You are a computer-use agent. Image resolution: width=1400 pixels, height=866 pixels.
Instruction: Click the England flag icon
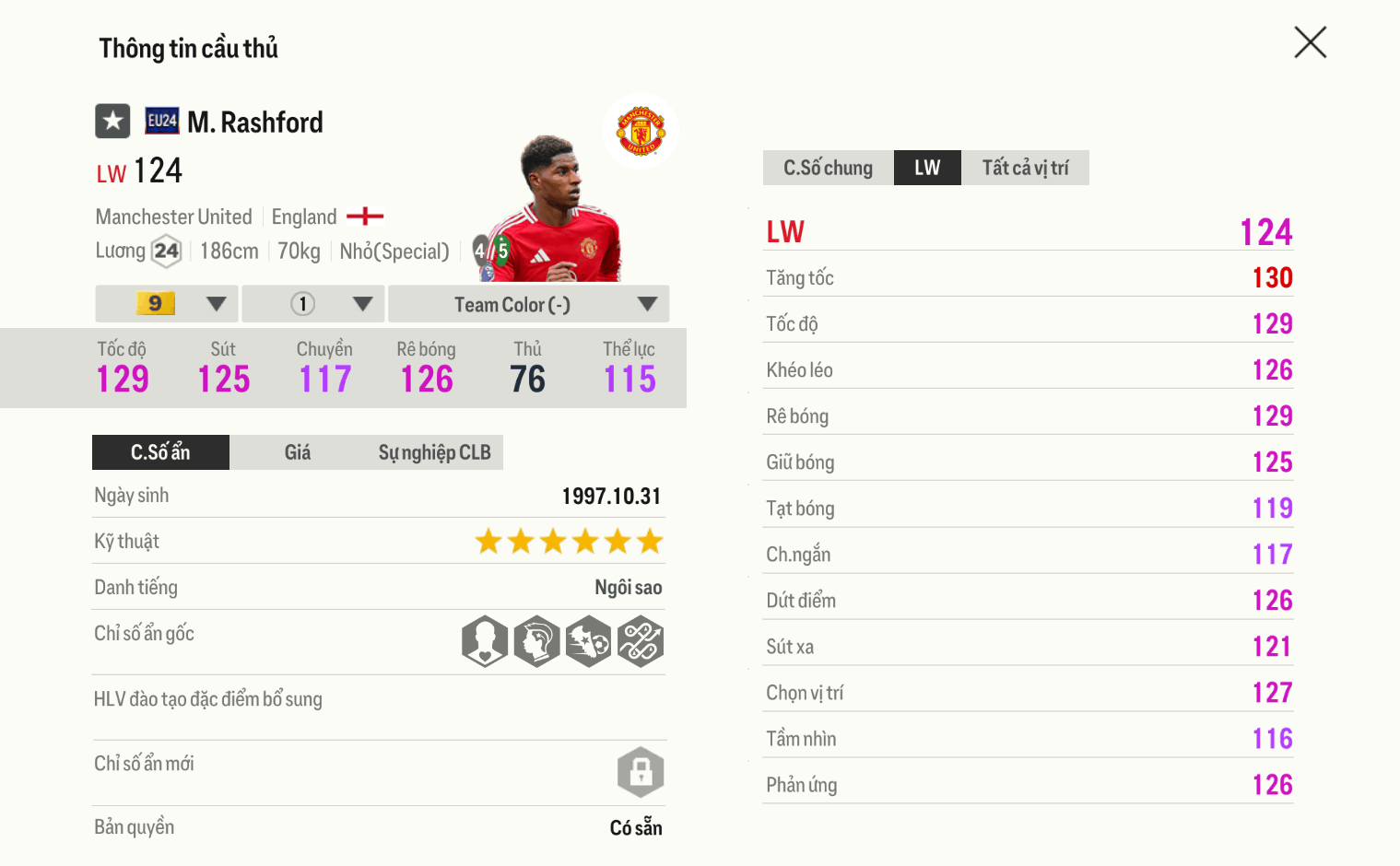(367, 216)
